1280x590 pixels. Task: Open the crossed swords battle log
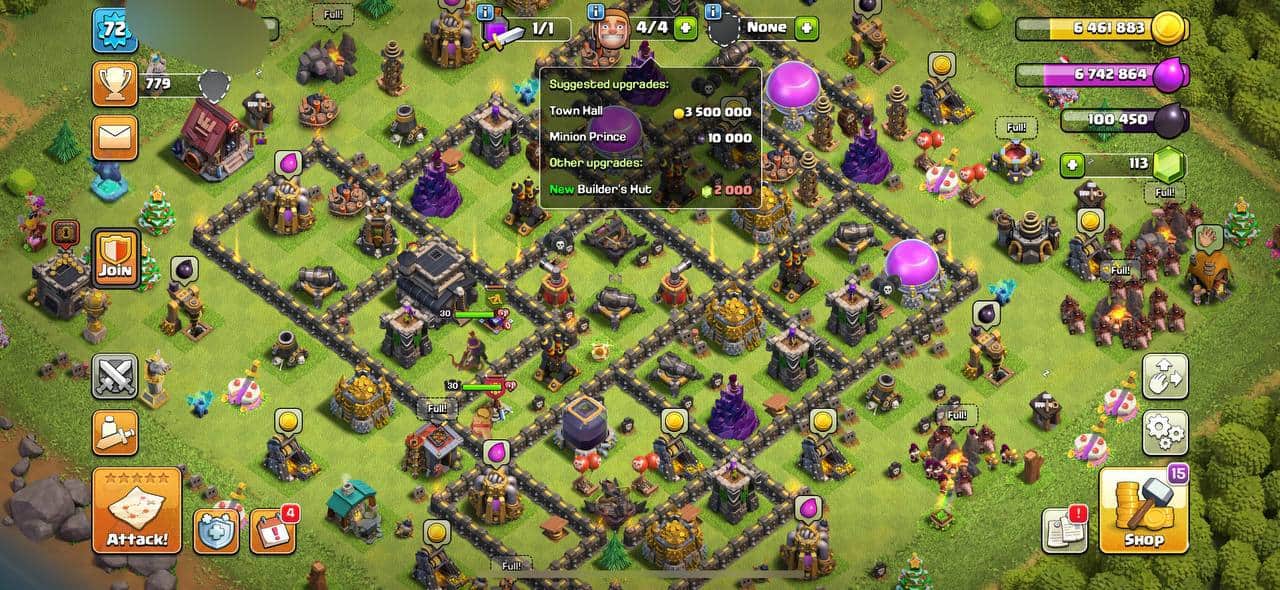coord(115,377)
